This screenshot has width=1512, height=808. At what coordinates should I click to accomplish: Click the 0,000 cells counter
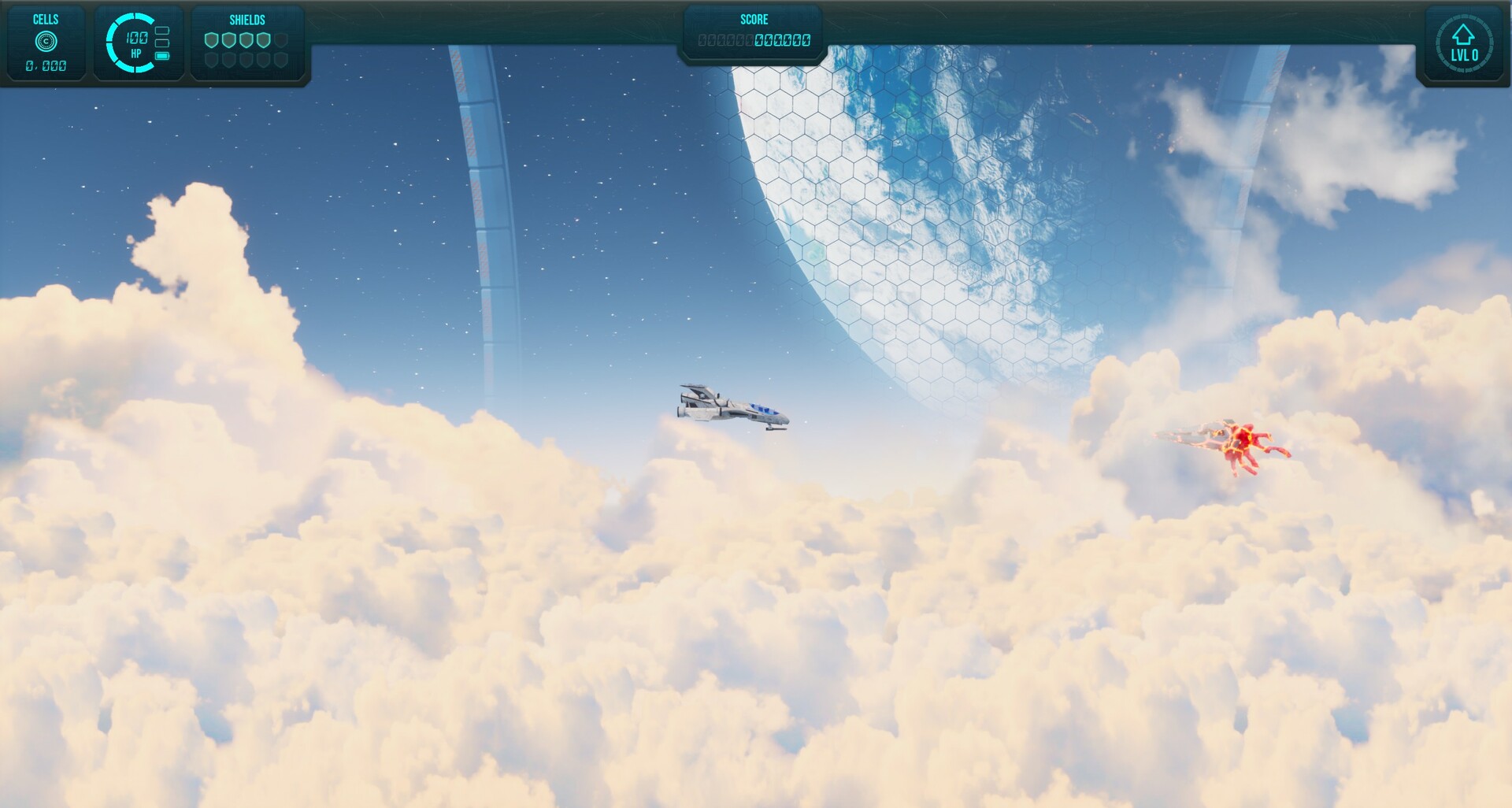coord(45,66)
